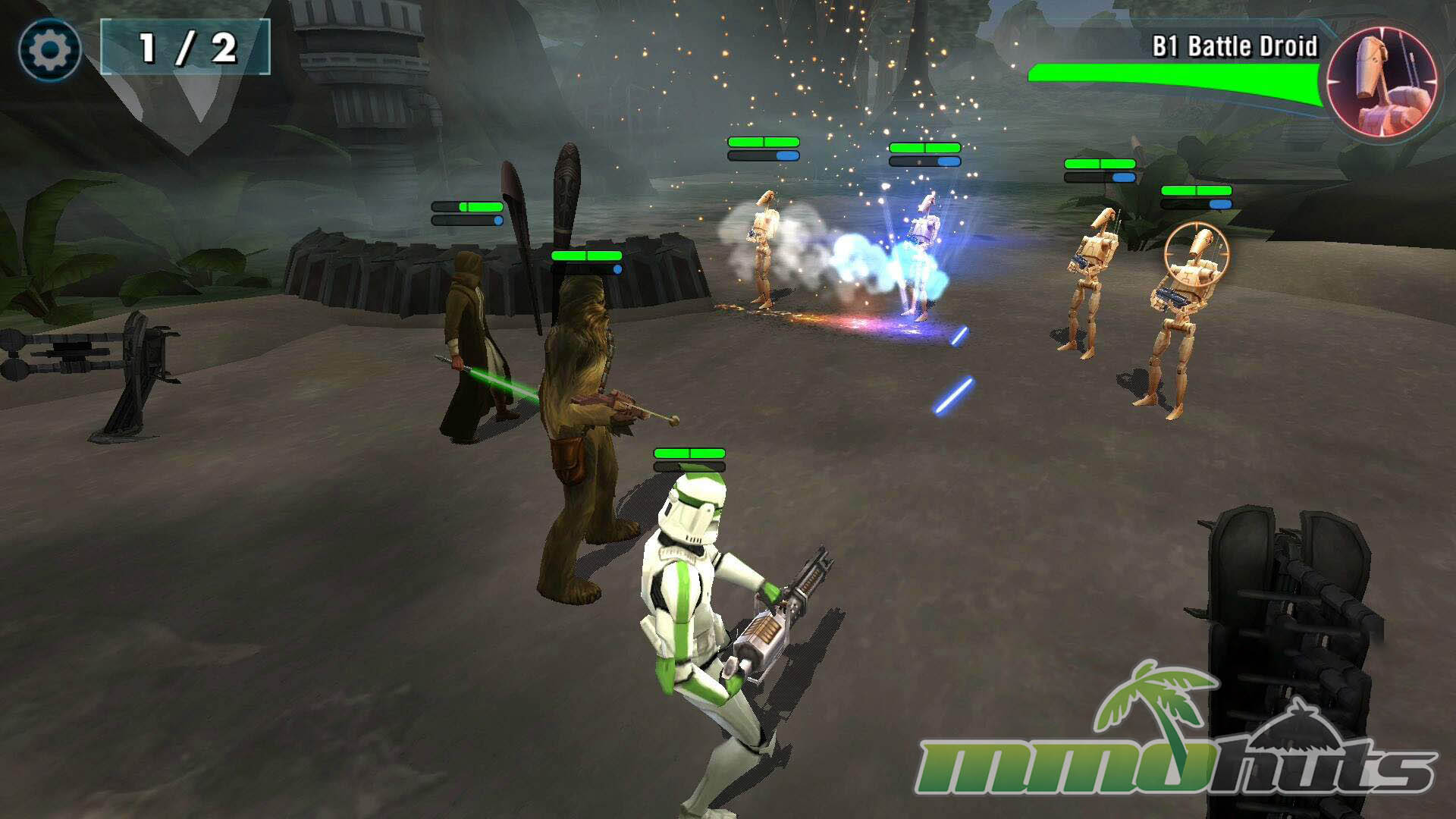Open the settings gear menu
The image size is (1456, 819).
click(x=49, y=50)
